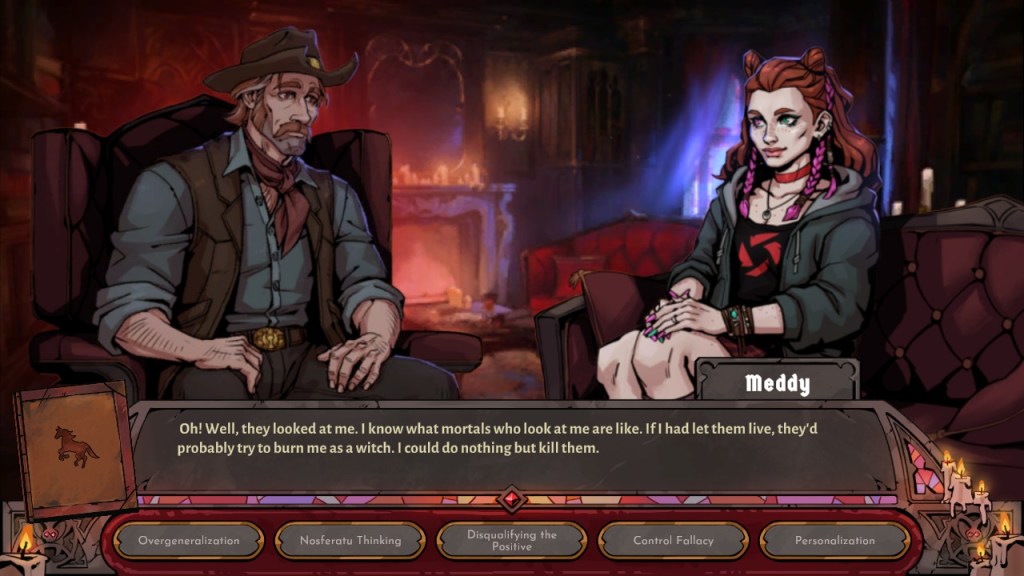This screenshot has width=1024, height=576.
Task: Select the Personalization option
Action: (835, 541)
